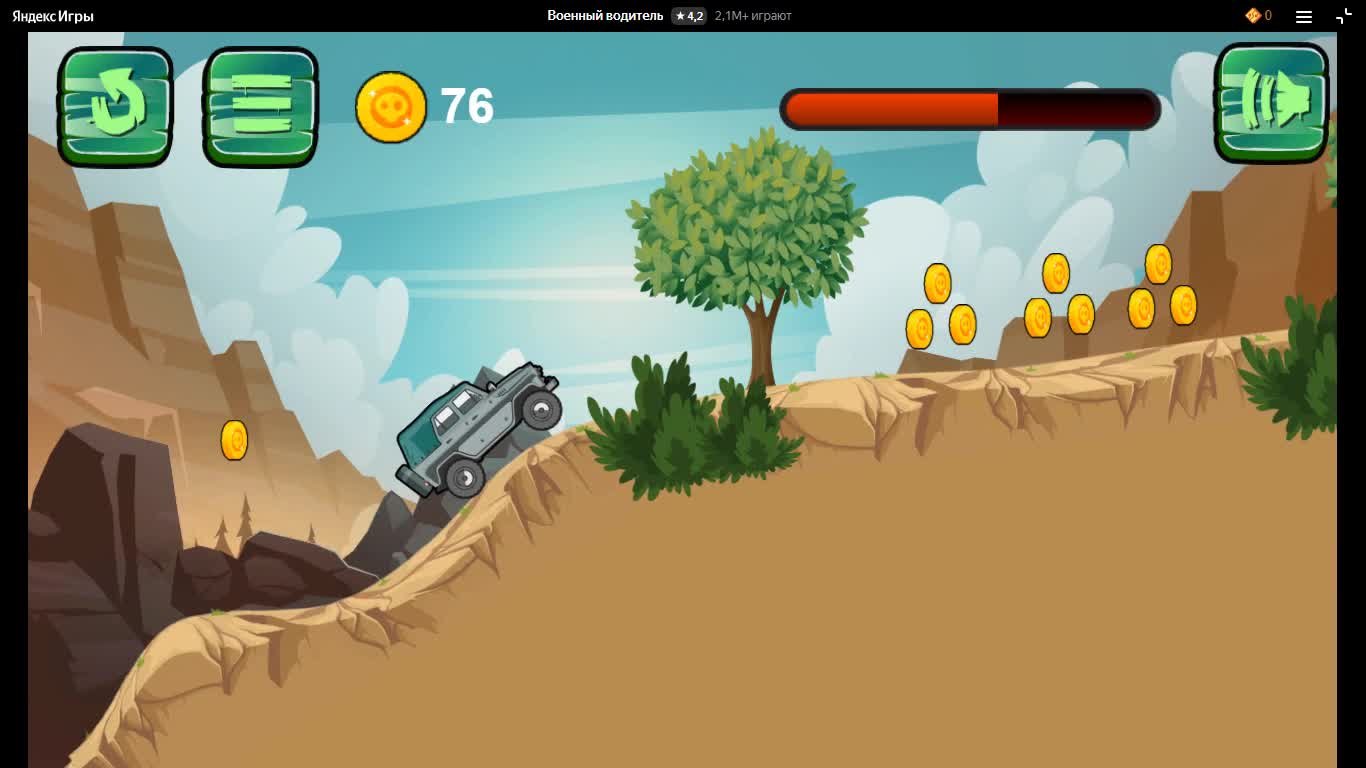Viewport: 1366px width, 768px height.
Task: Click the lone coin on the left cliff
Action: click(234, 440)
